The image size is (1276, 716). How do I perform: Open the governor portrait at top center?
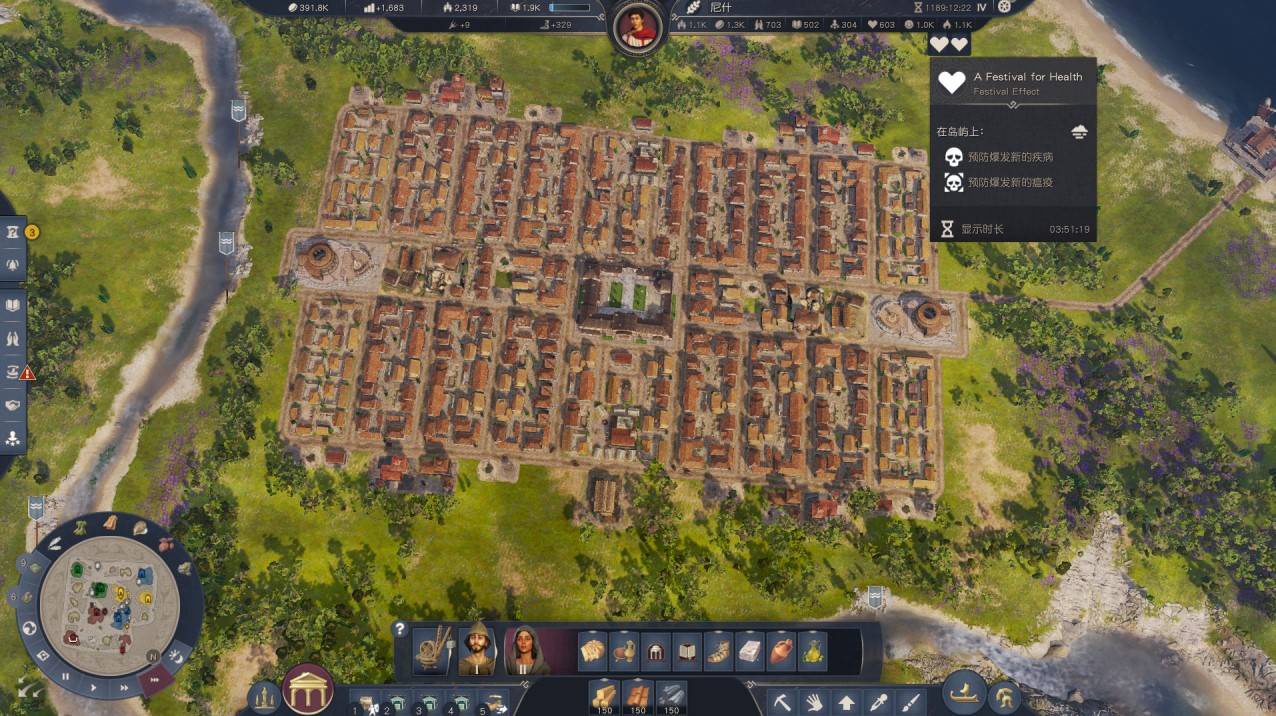[636, 27]
